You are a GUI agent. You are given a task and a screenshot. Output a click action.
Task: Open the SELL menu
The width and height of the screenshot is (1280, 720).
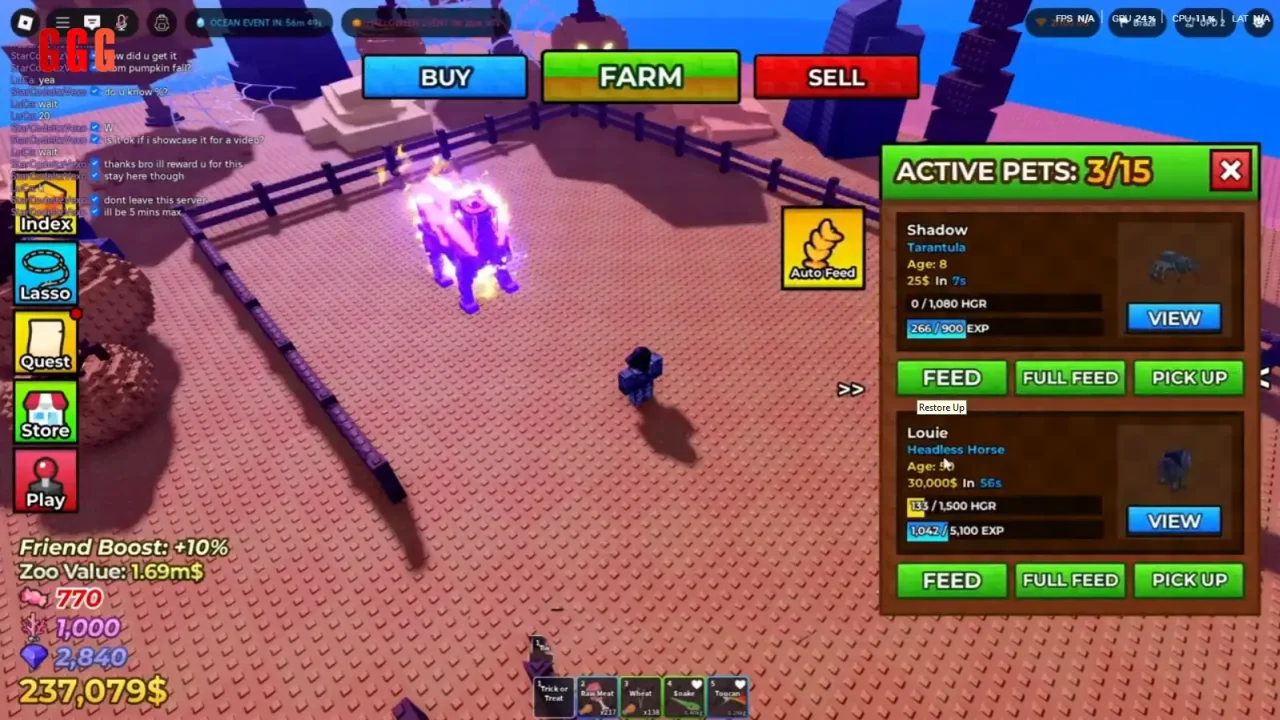tap(836, 77)
